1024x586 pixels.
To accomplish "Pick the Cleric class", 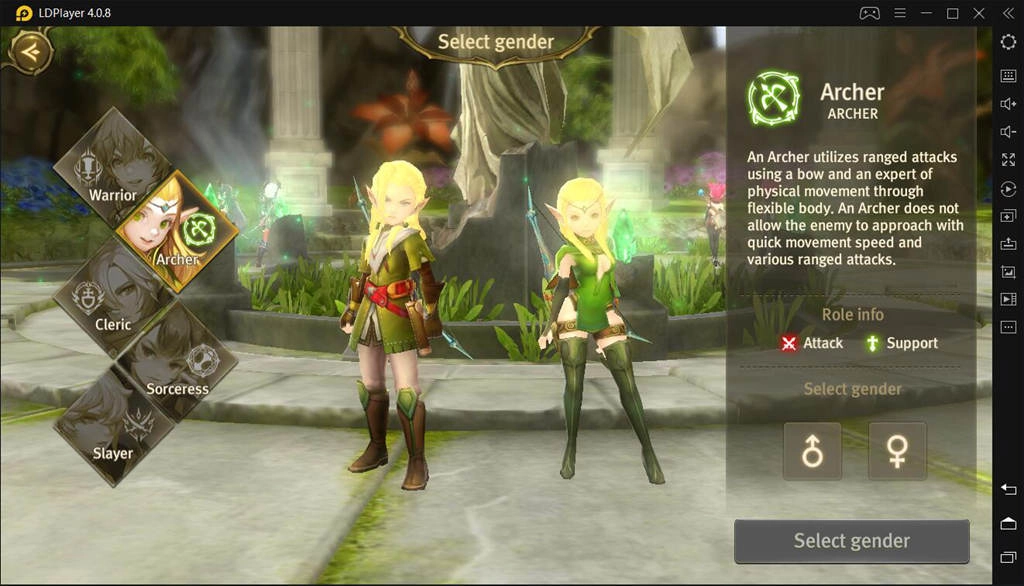I will coord(112,298).
